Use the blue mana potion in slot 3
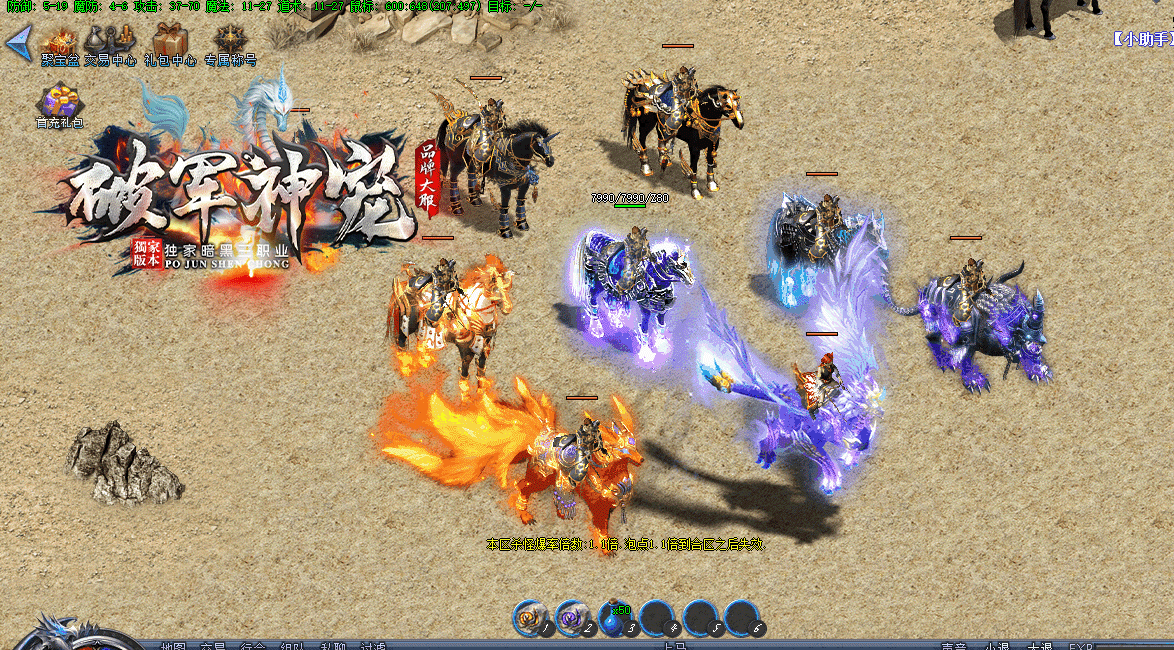This screenshot has height=650, width=1174. (614, 618)
